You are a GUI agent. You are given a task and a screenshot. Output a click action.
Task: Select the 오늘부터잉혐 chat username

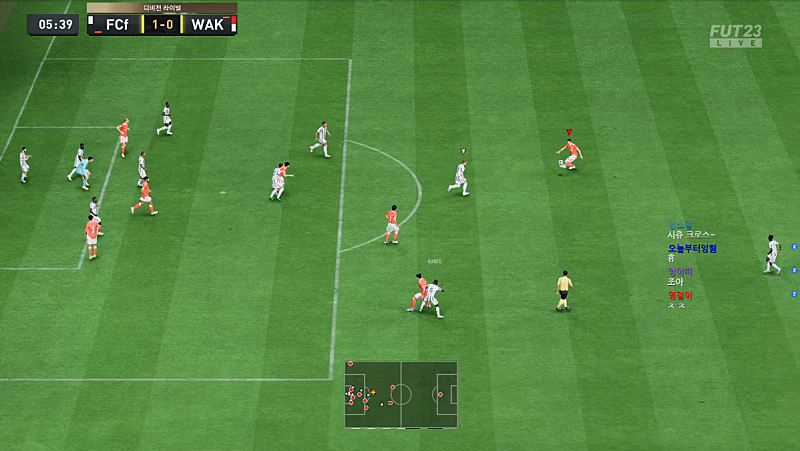(x=692, y=248)
